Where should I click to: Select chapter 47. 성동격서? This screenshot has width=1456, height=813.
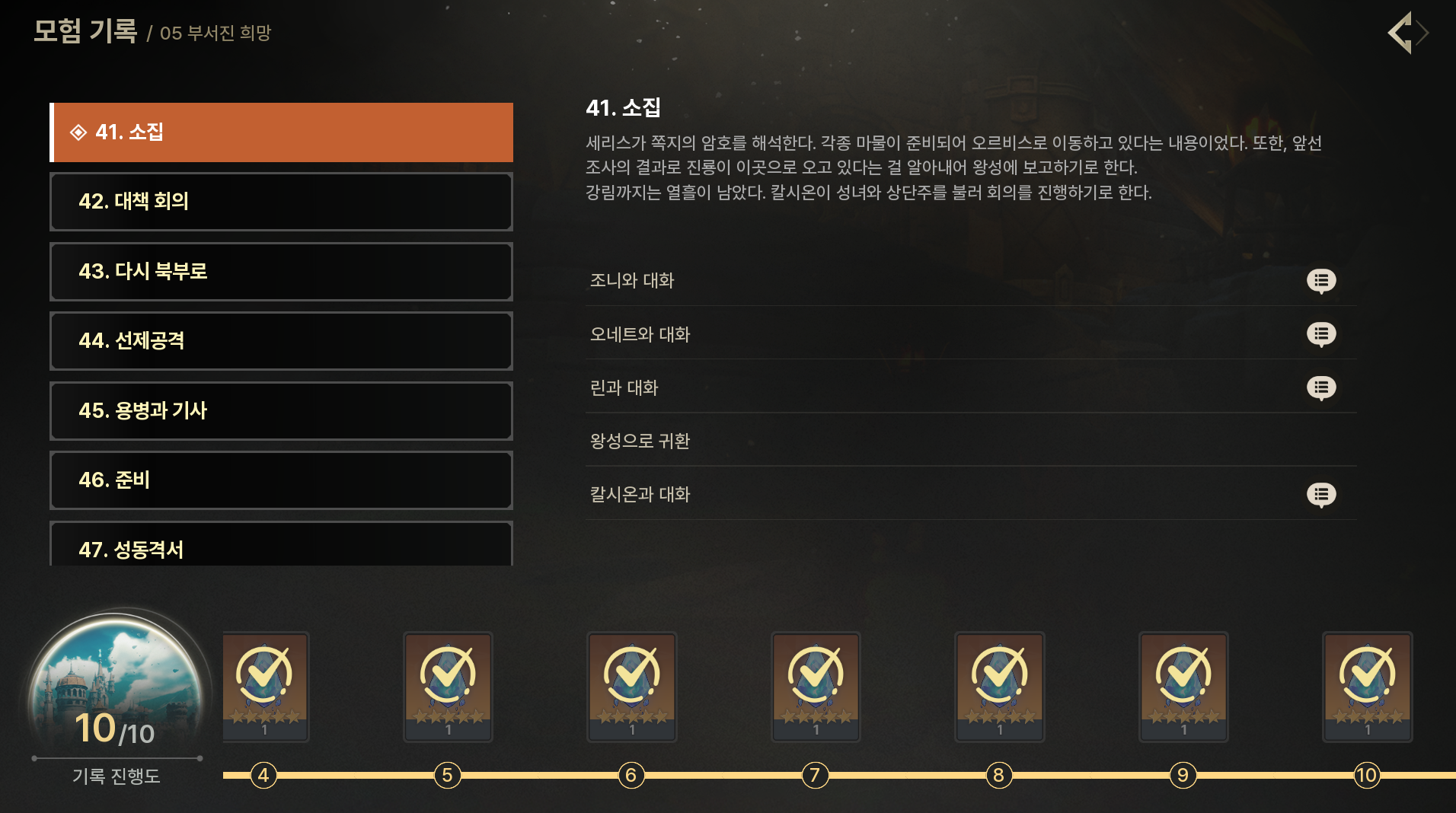(x=281, y=547)
